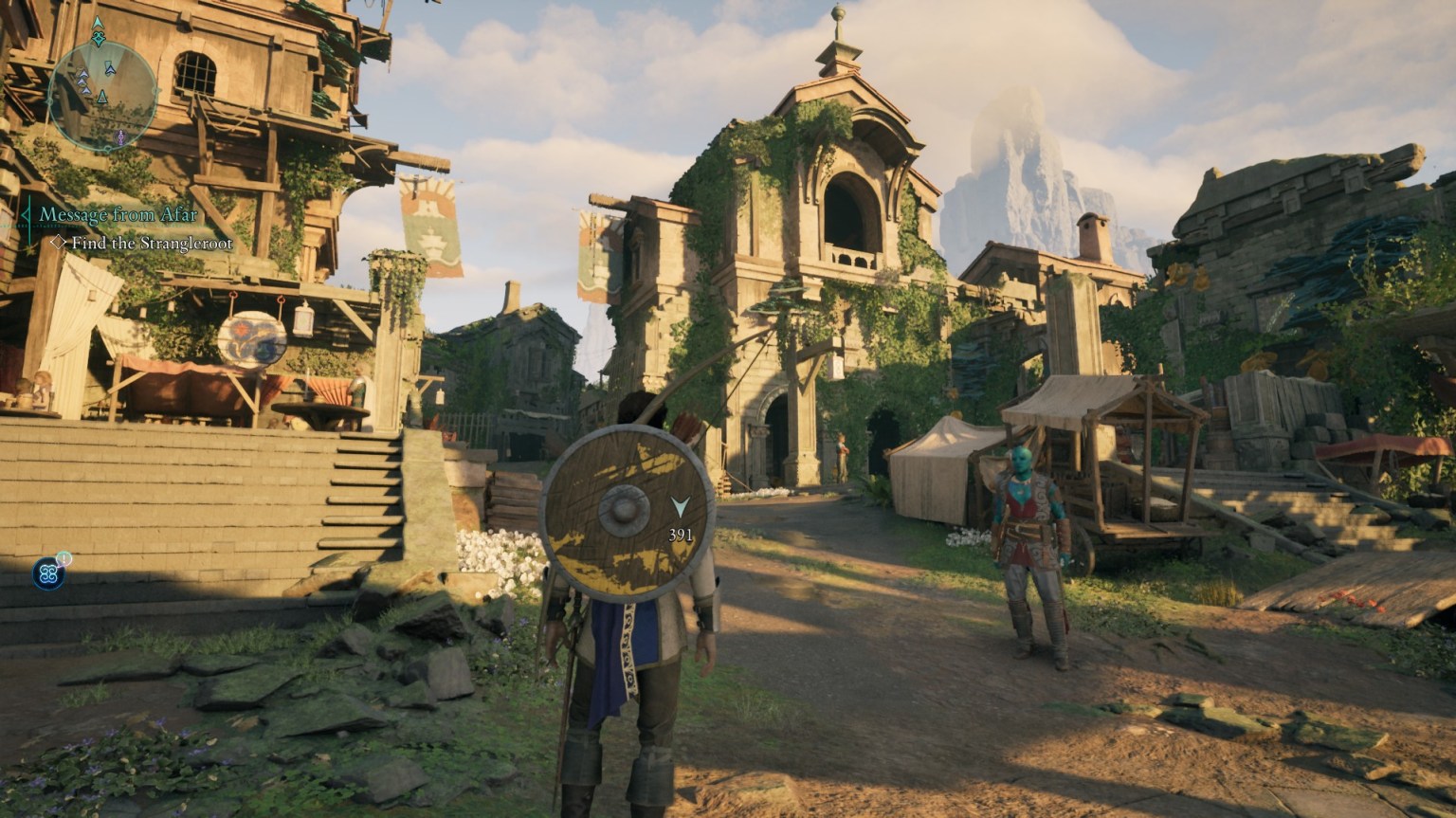Click the north indicator arrow atop the minimap

click(97, 21)
